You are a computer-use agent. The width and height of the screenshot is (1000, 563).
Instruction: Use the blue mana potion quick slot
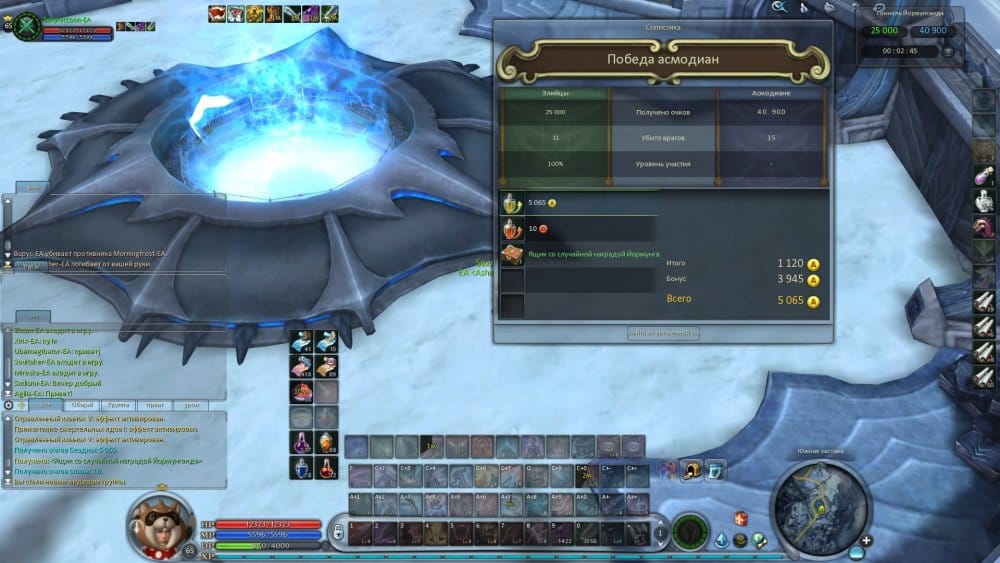coord(300,467)
